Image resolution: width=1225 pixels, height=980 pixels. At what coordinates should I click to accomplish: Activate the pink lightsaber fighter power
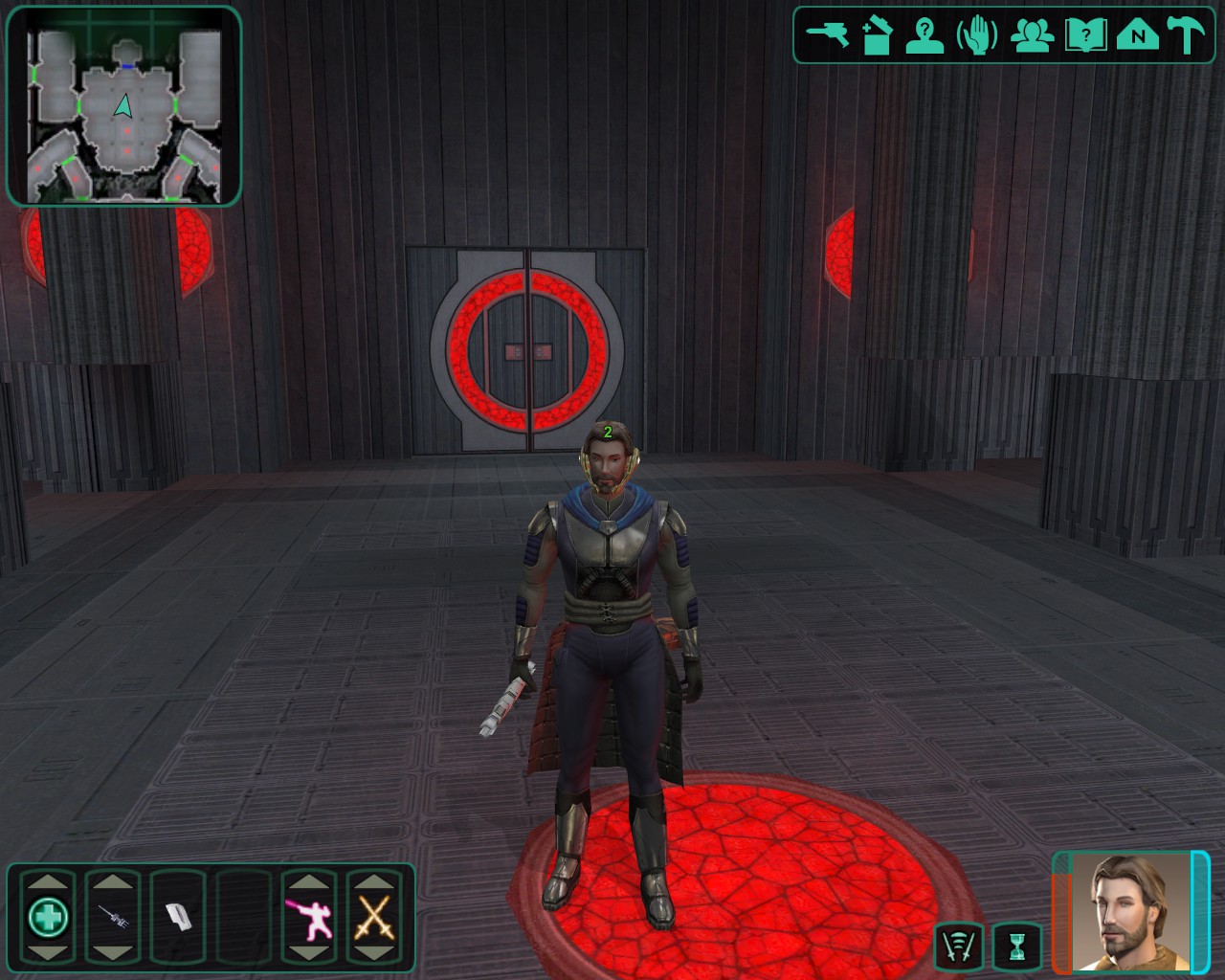(309, 918)
